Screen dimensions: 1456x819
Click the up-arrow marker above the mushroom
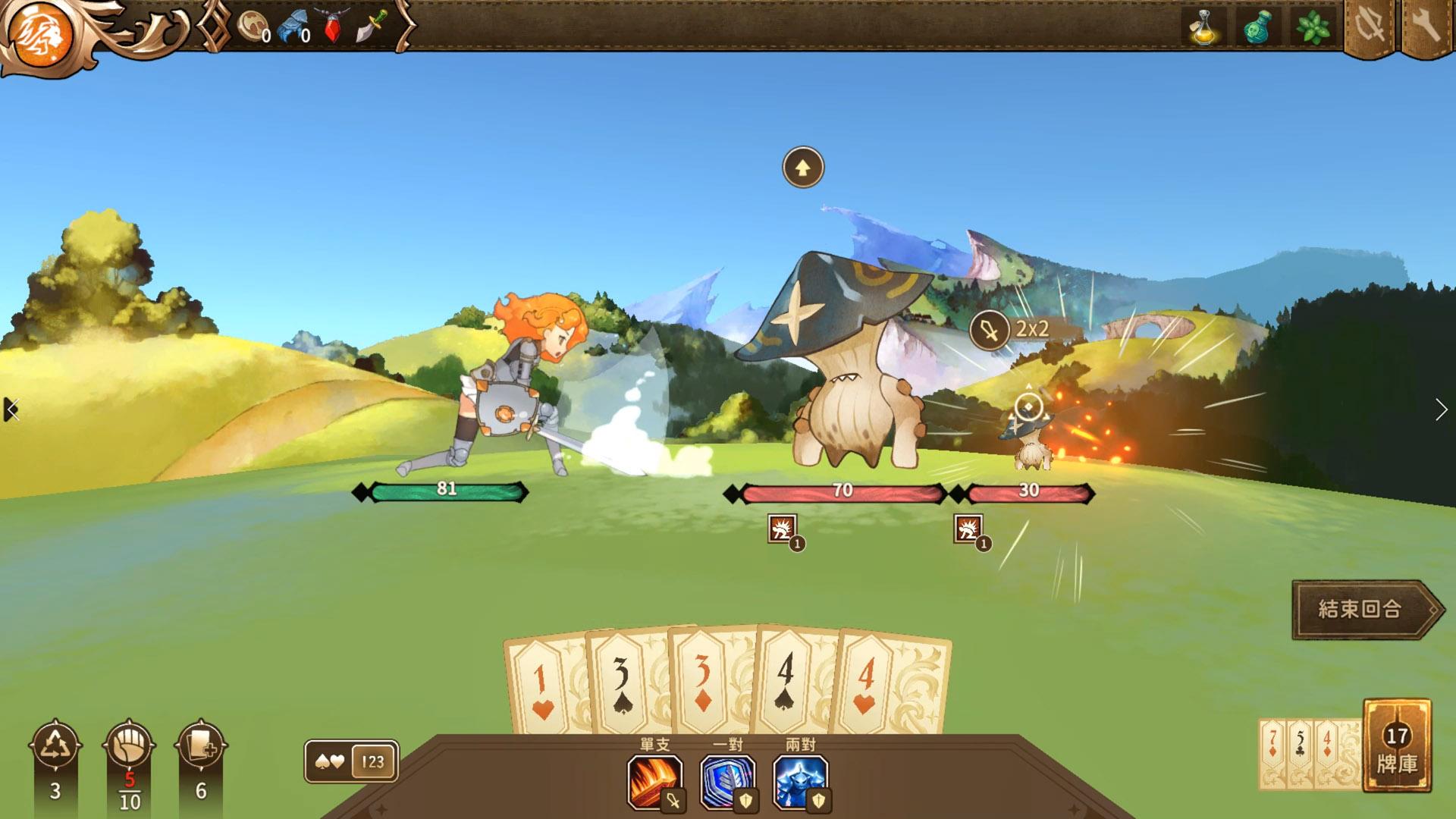tap(802, 168)
